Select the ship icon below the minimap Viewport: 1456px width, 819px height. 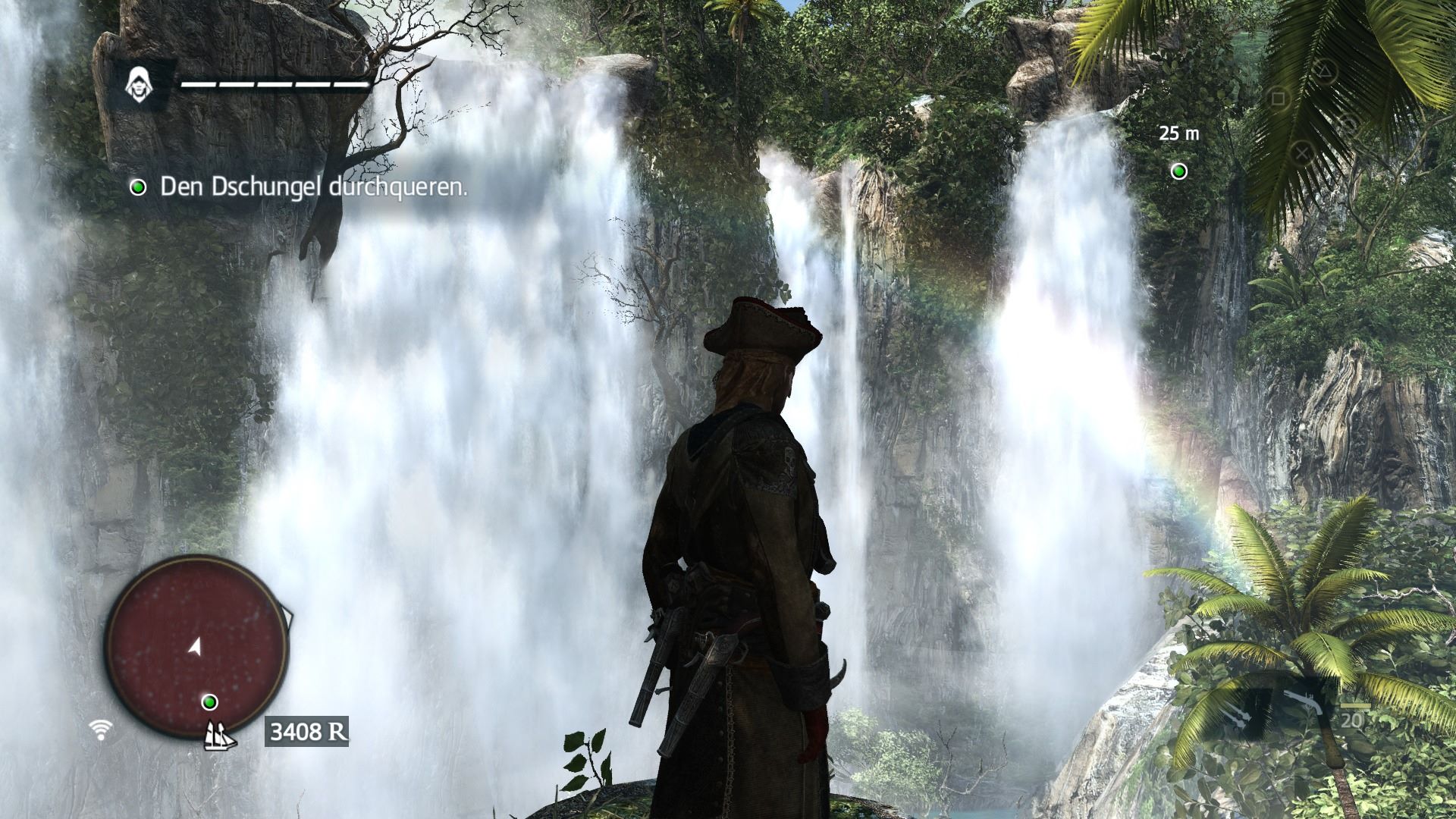(219, 734)
